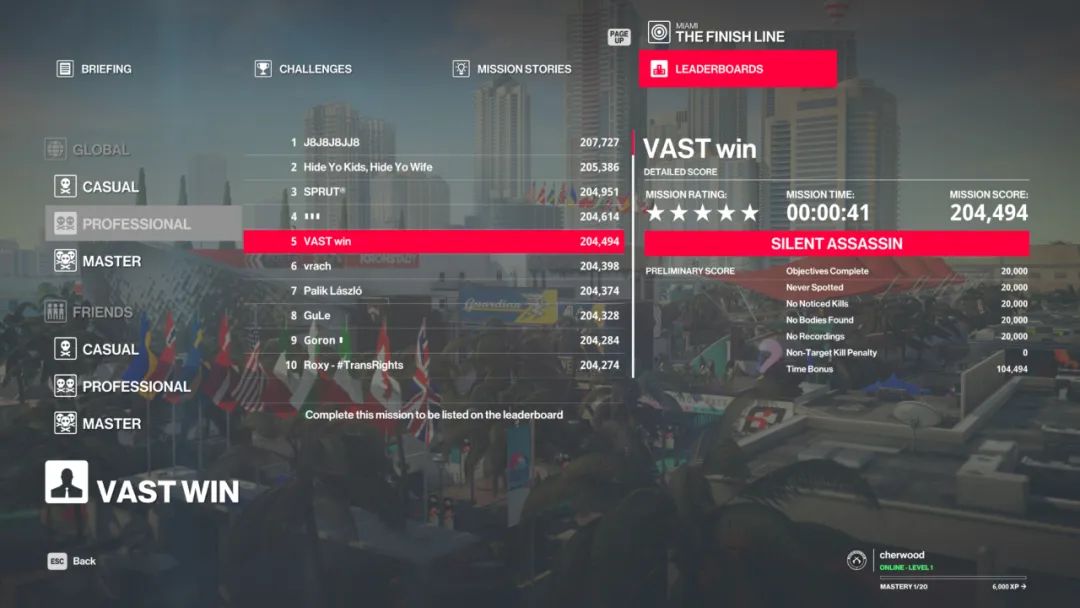Image resolution: width=1080 pixels, height=608 pixels.
Task: Select Professional under the Friends leaderboards
Action: click(x=135, y=386)
